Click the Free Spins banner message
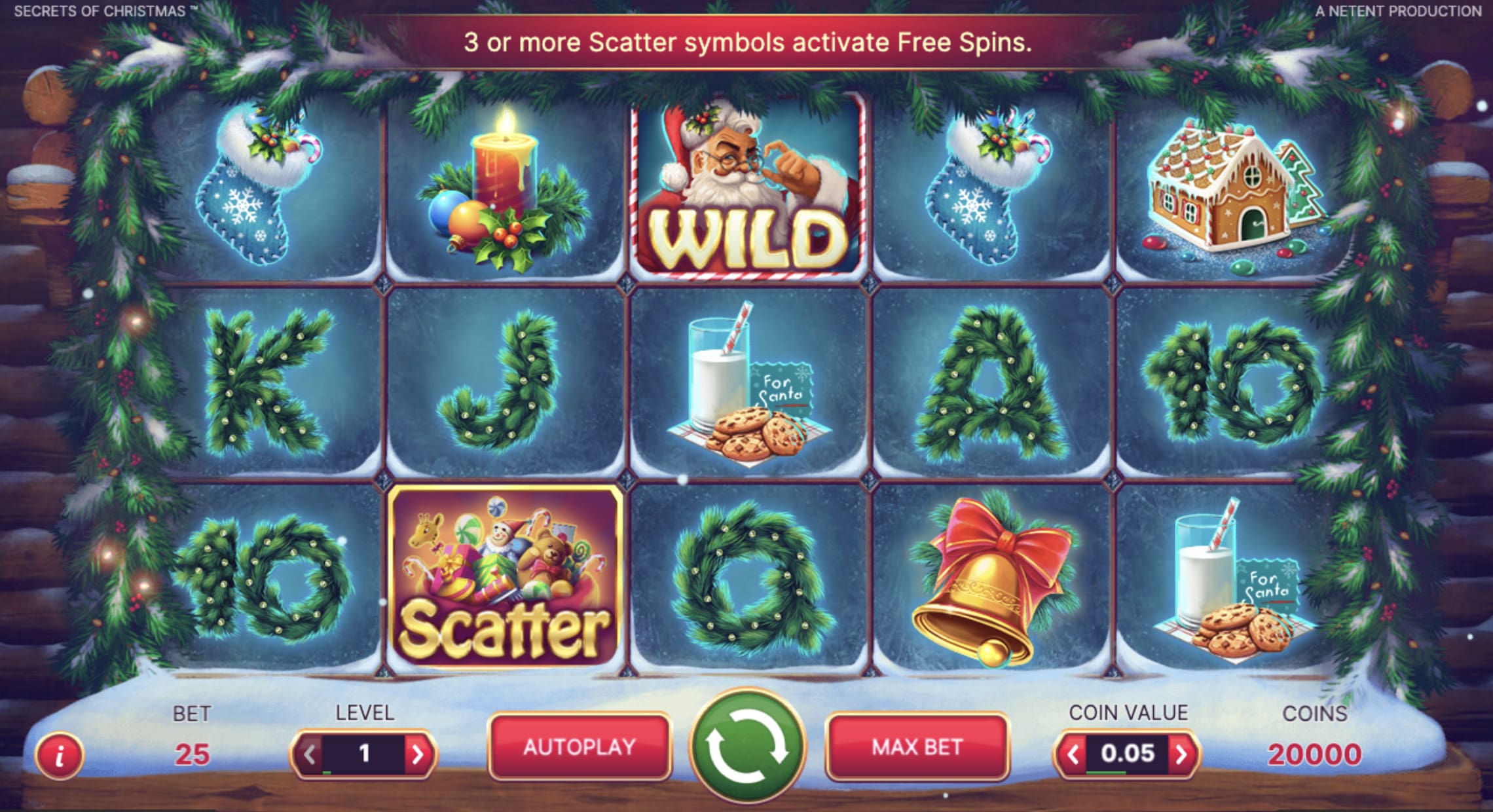1493x812 pixels. [x=746, y=44]
